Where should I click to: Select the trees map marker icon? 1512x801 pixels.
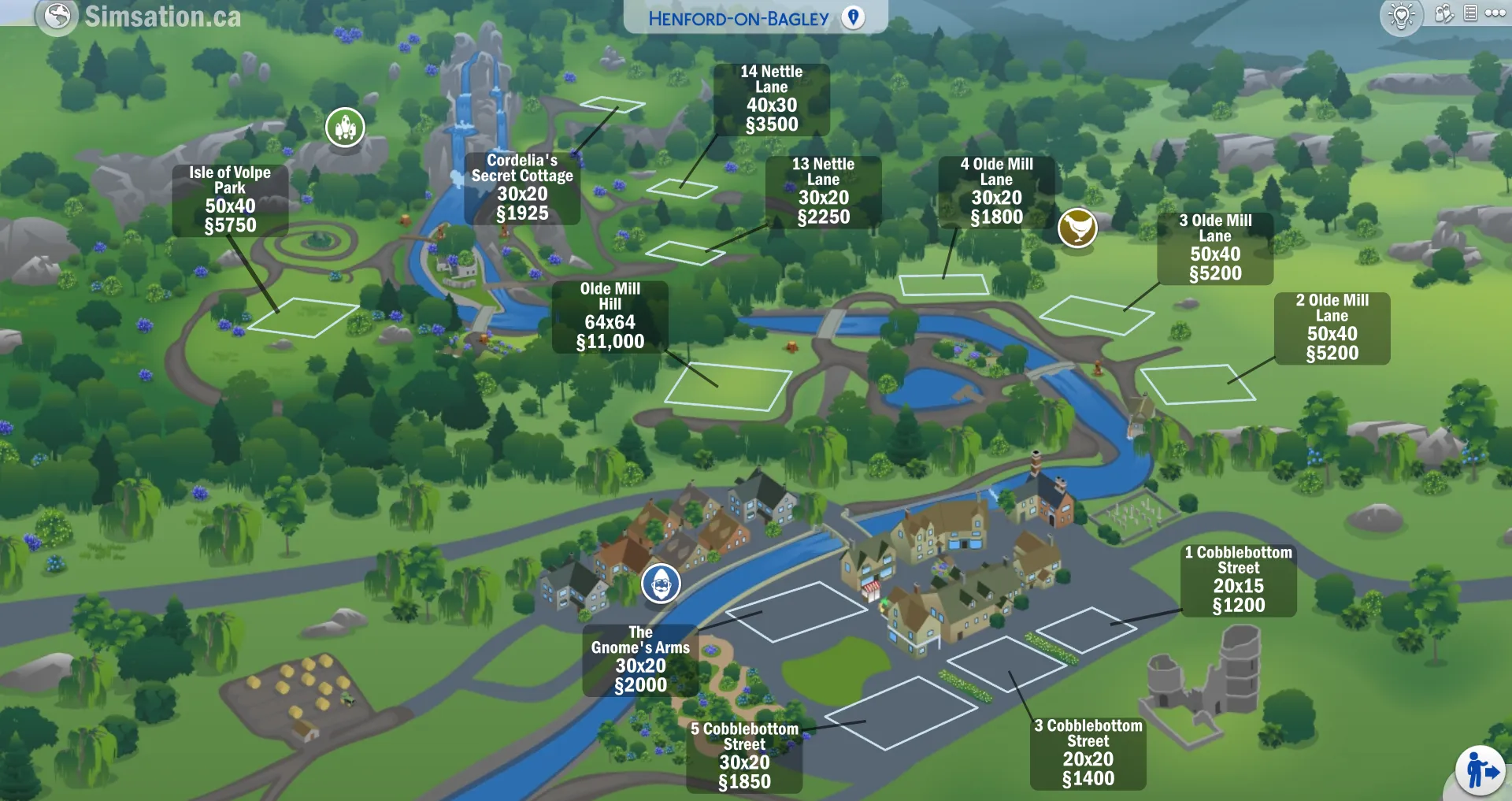pyautogui.click(x=345, y=127)
